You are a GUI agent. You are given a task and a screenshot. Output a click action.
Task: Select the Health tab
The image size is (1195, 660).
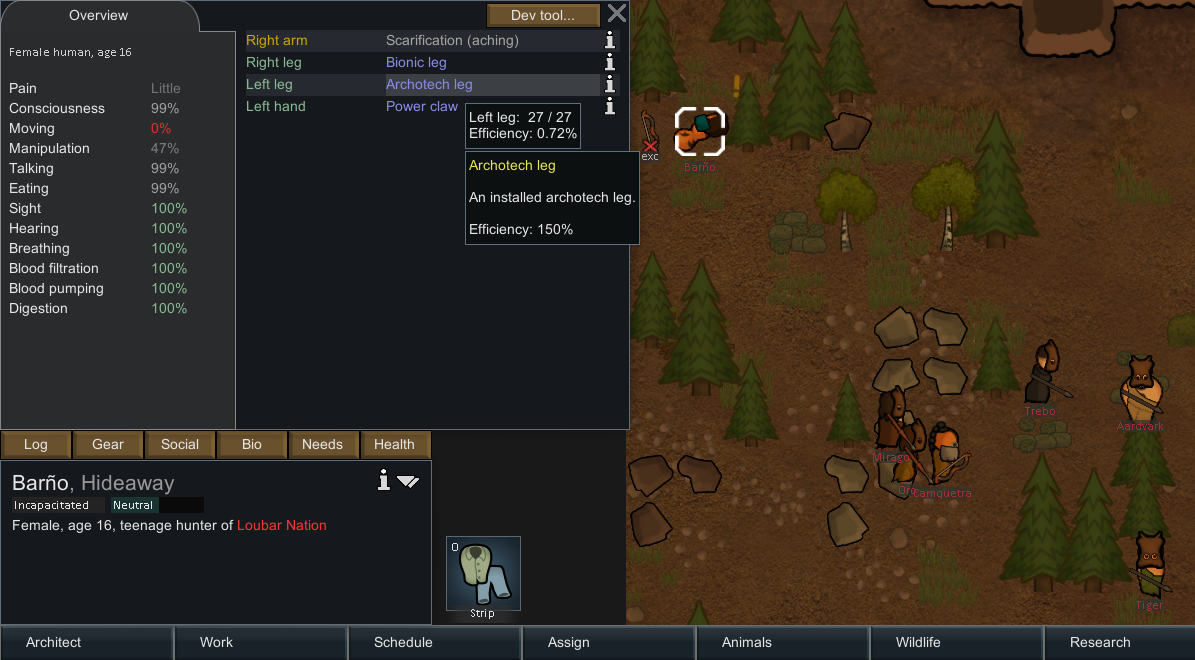[394, 445]
